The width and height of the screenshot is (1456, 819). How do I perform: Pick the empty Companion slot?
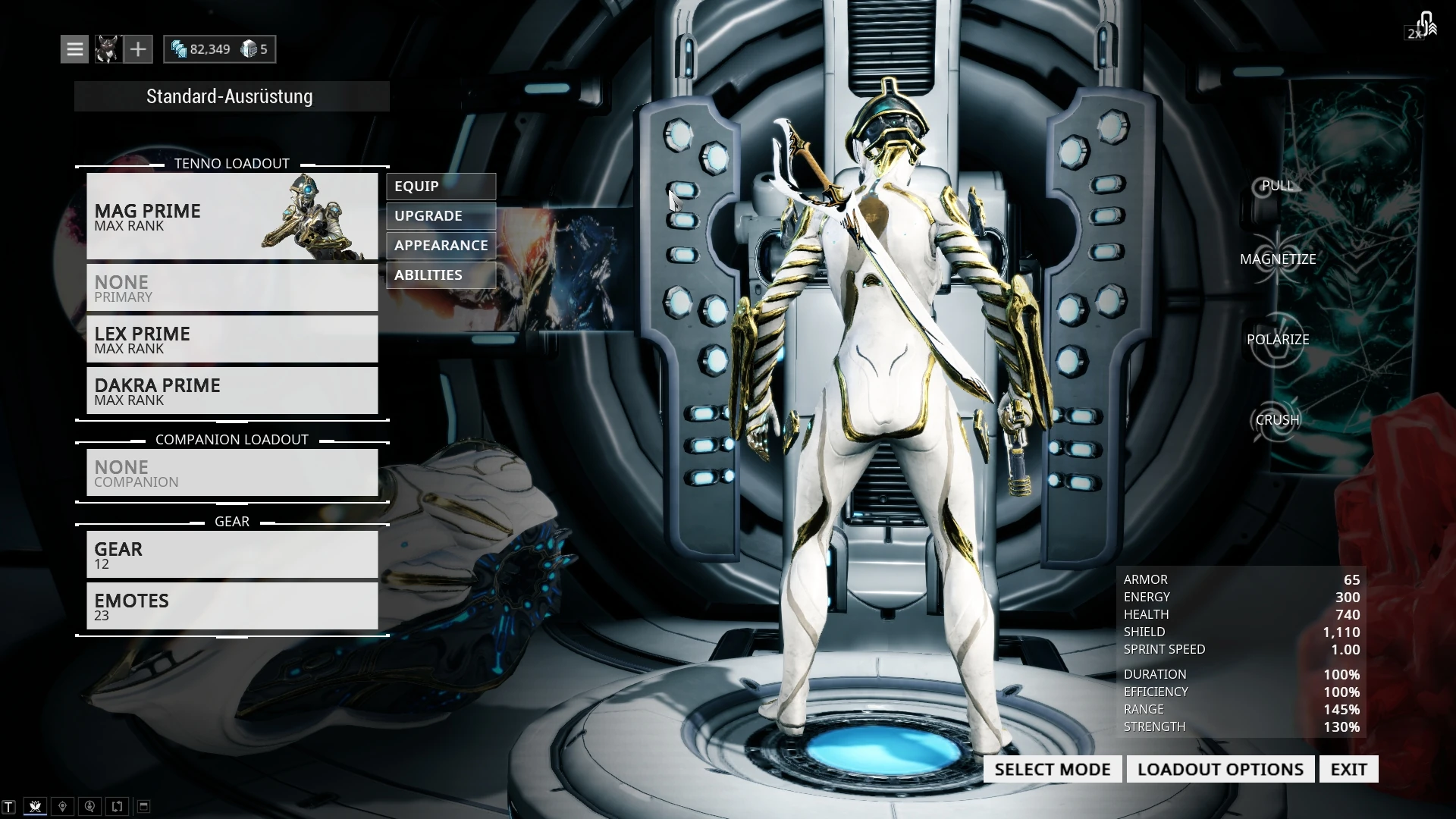(x=232, y=472)
